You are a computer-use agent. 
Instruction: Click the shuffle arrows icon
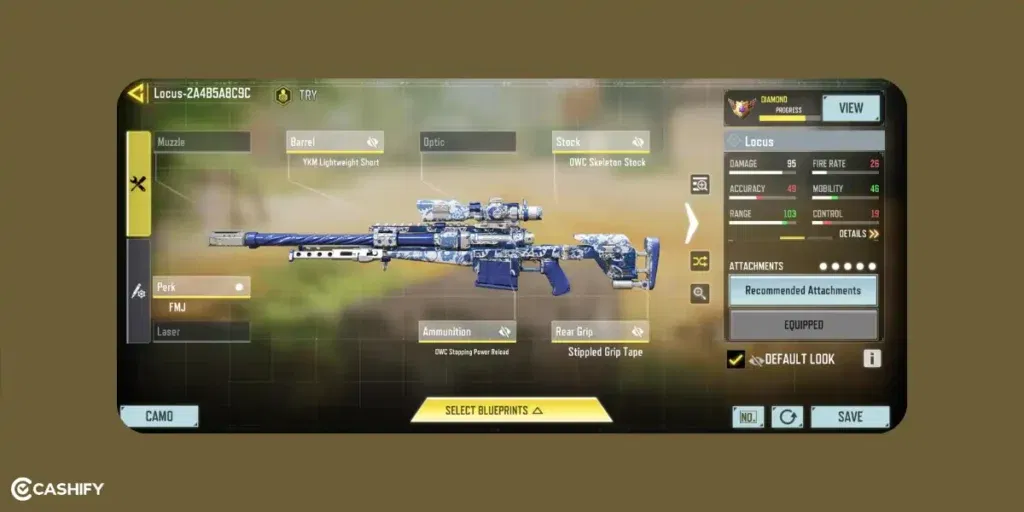coord(699,260)
